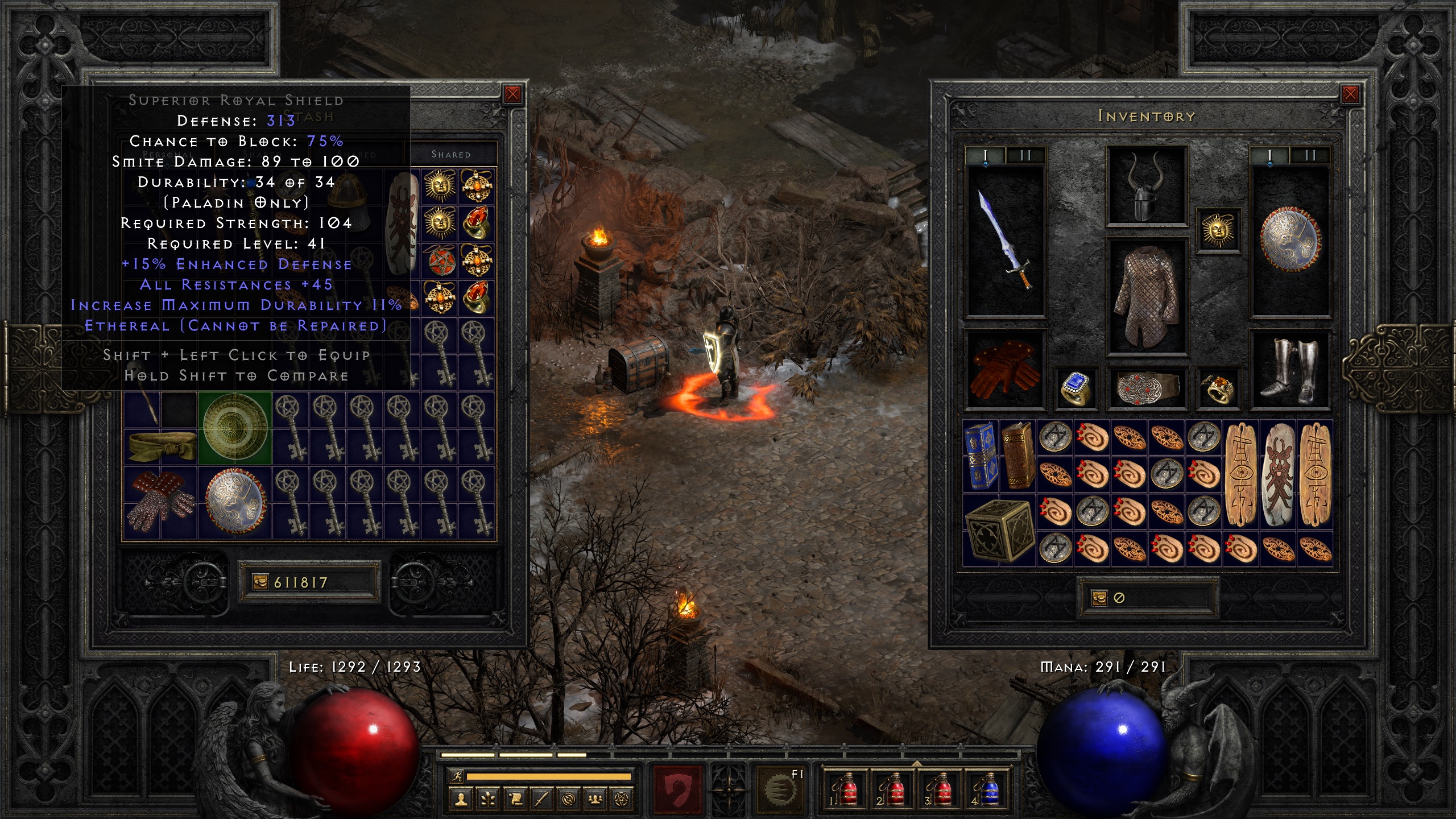Open the quest log scroll icon

(516, 800)
